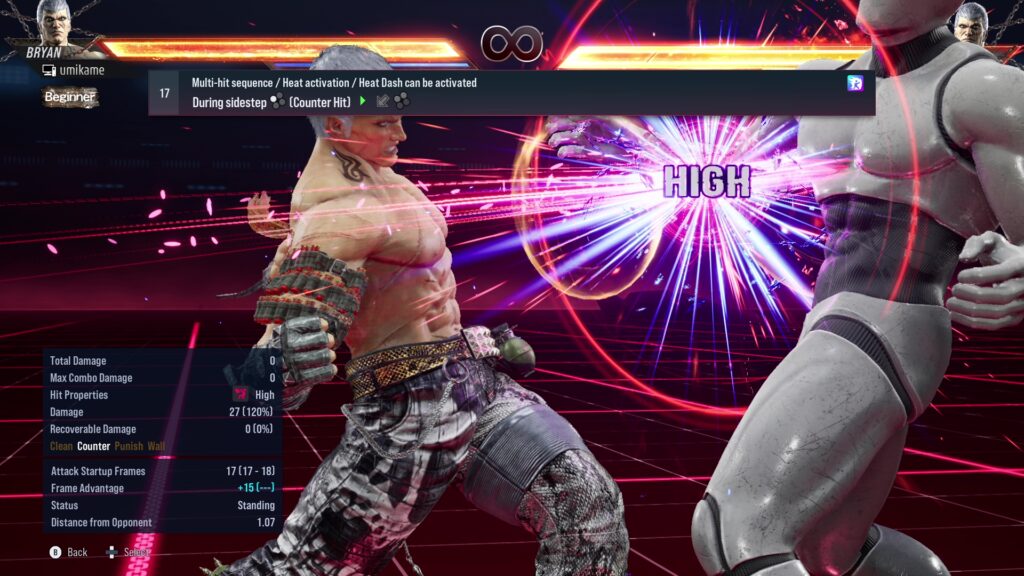Screen dimensions: 1024x576
Task: Select the Wall hit type label
Action: point(156,446)
